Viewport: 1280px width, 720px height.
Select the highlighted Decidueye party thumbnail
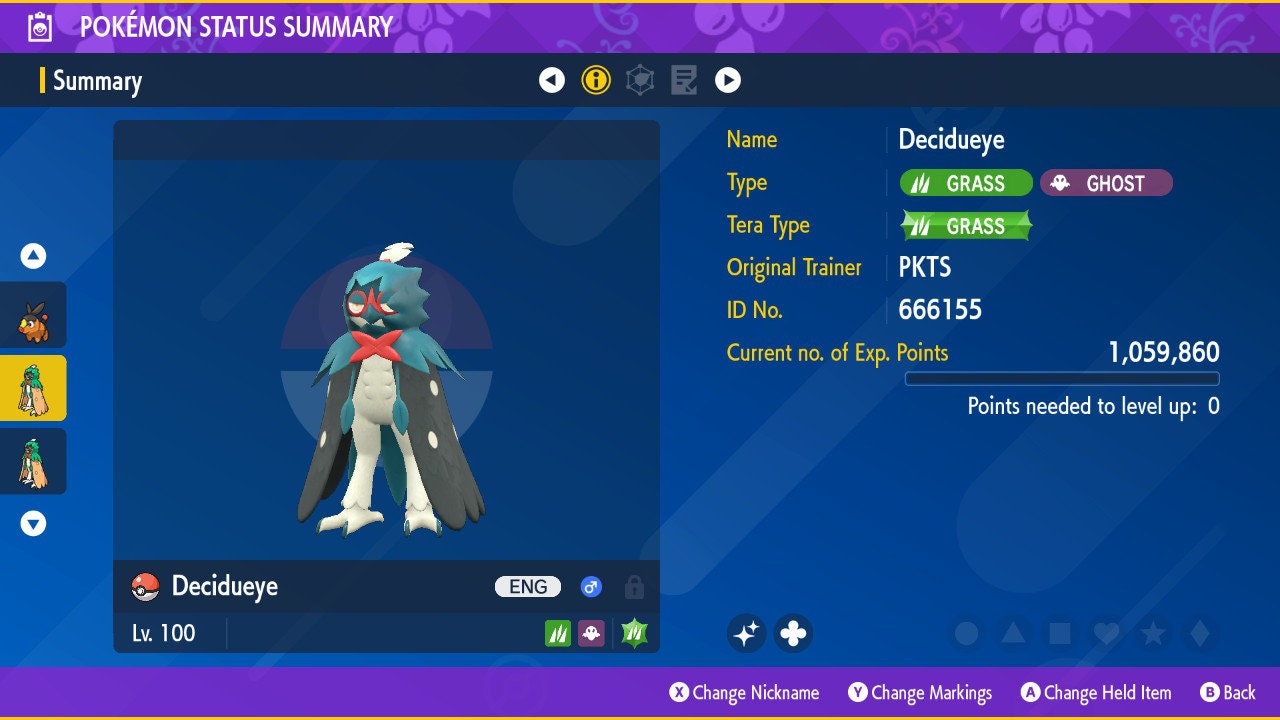[33, 388]
